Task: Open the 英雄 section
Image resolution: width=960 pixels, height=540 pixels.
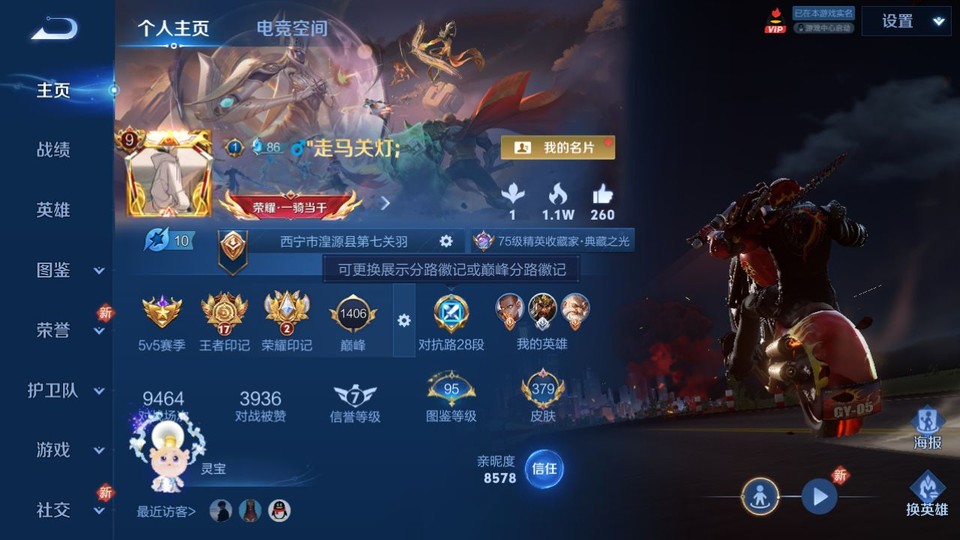Action: pos(54,210)
